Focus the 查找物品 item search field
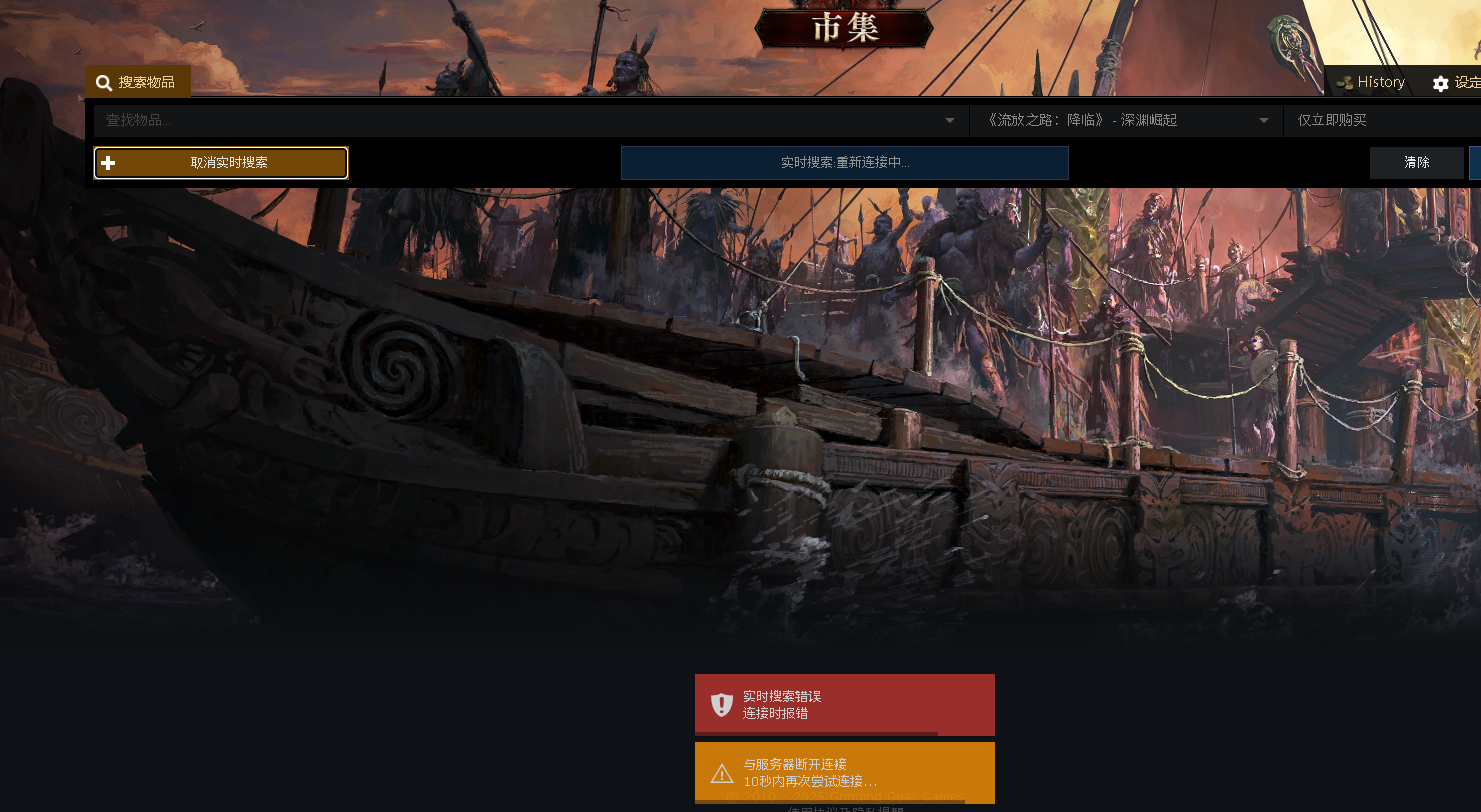This screenshot has height=812, width=1481. [520, 121]
